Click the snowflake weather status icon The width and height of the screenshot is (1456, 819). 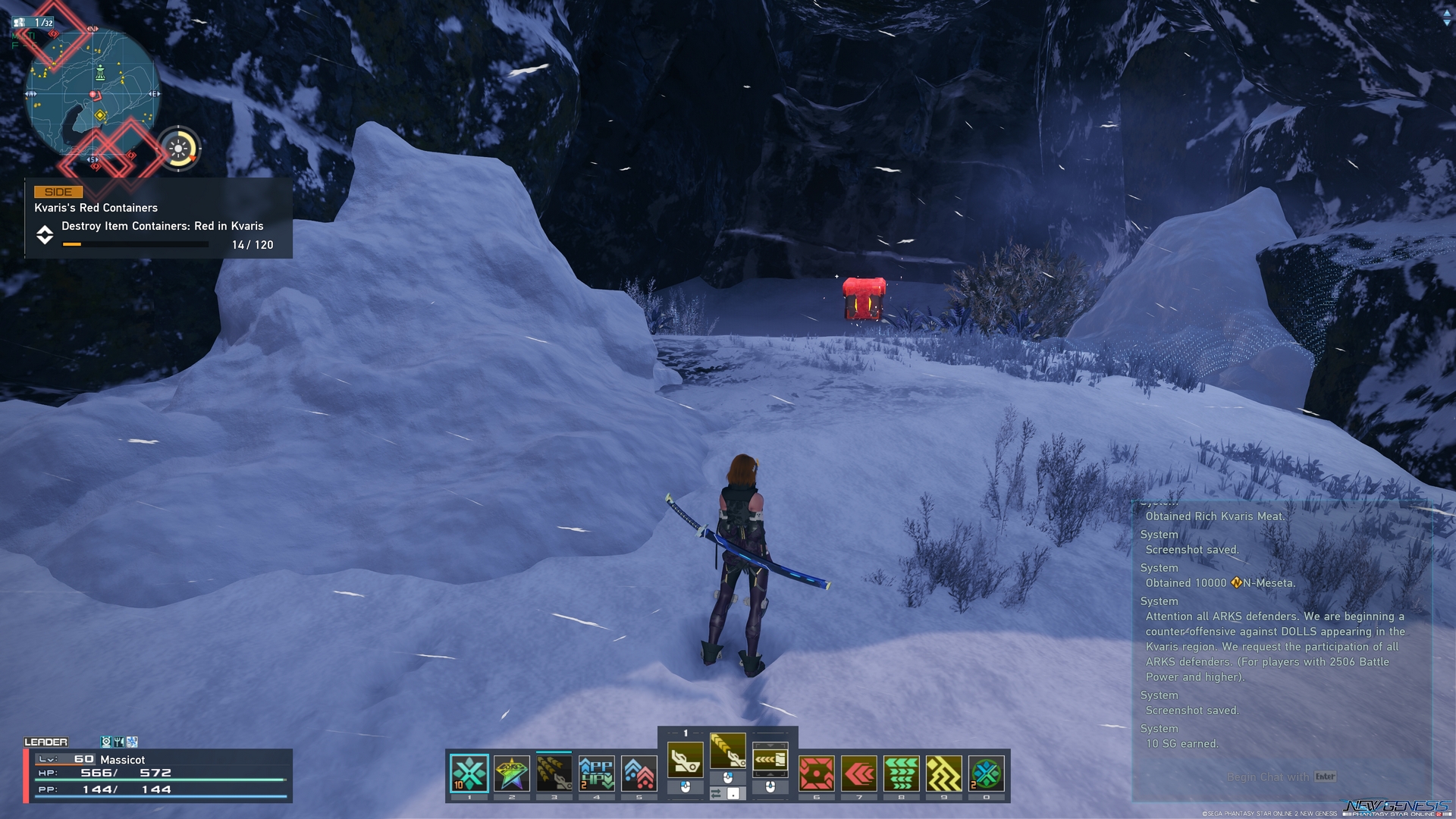pyautogui.click(x=132, y=741)
